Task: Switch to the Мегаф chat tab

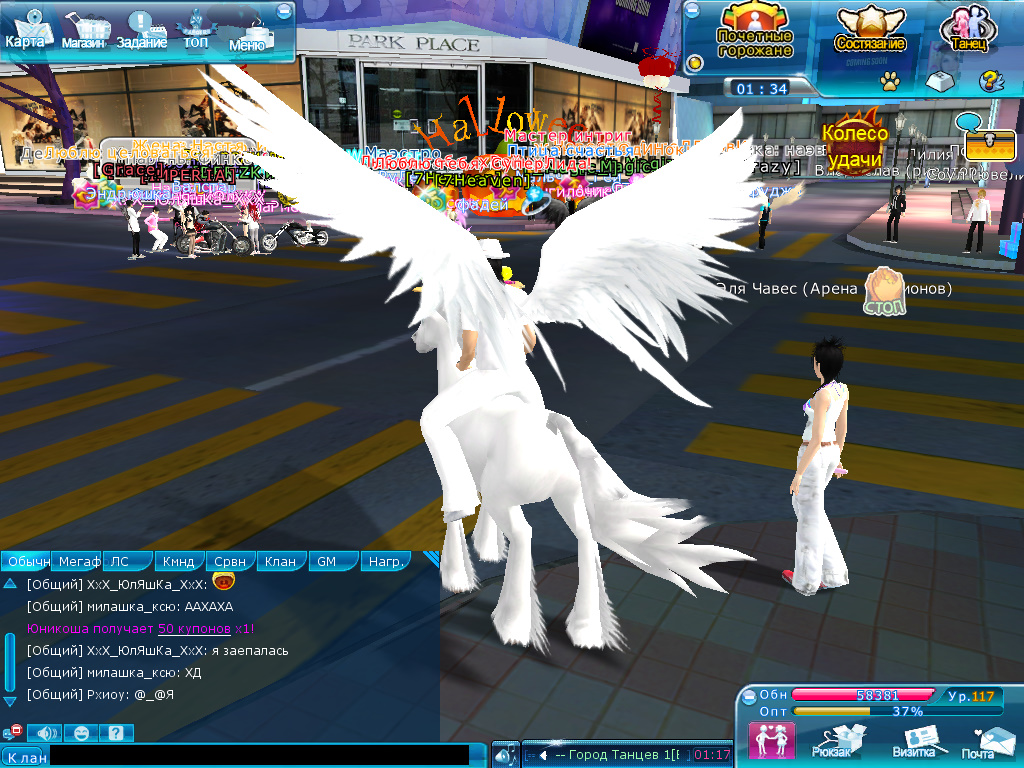Action: [x=78, y=561]
